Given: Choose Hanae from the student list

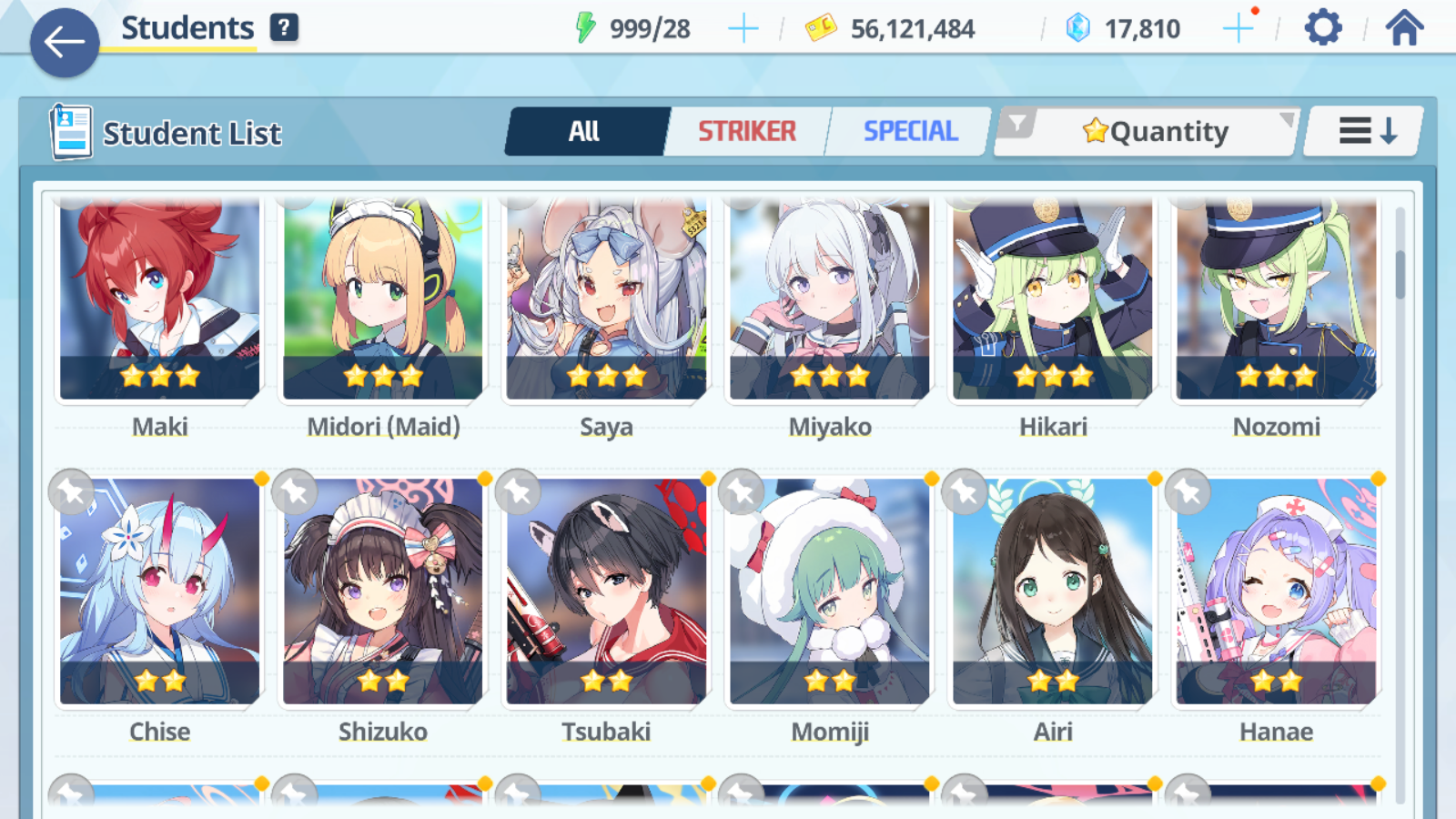Looking at the screenshot, I should tap(1276, 591).
